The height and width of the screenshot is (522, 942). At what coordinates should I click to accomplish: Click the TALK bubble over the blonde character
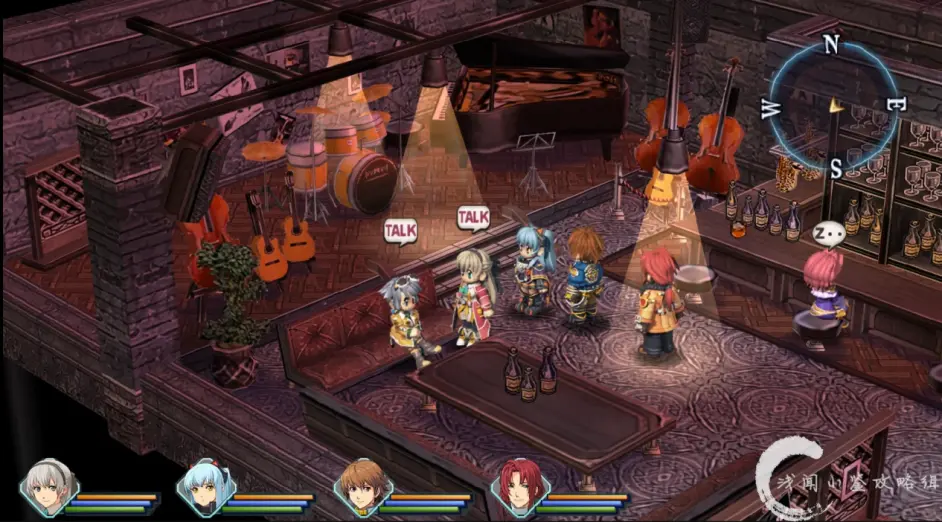tap(473, 216)
